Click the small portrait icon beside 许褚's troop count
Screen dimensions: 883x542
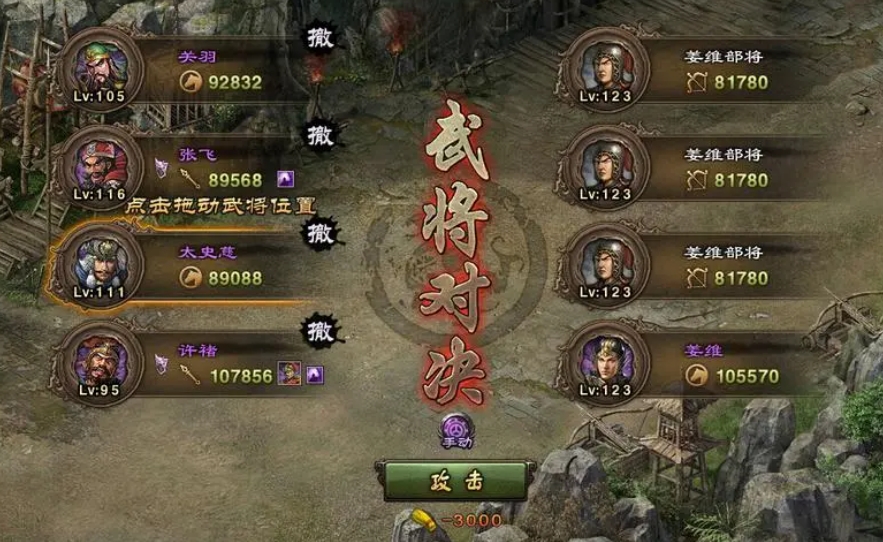tap(290, 375)
